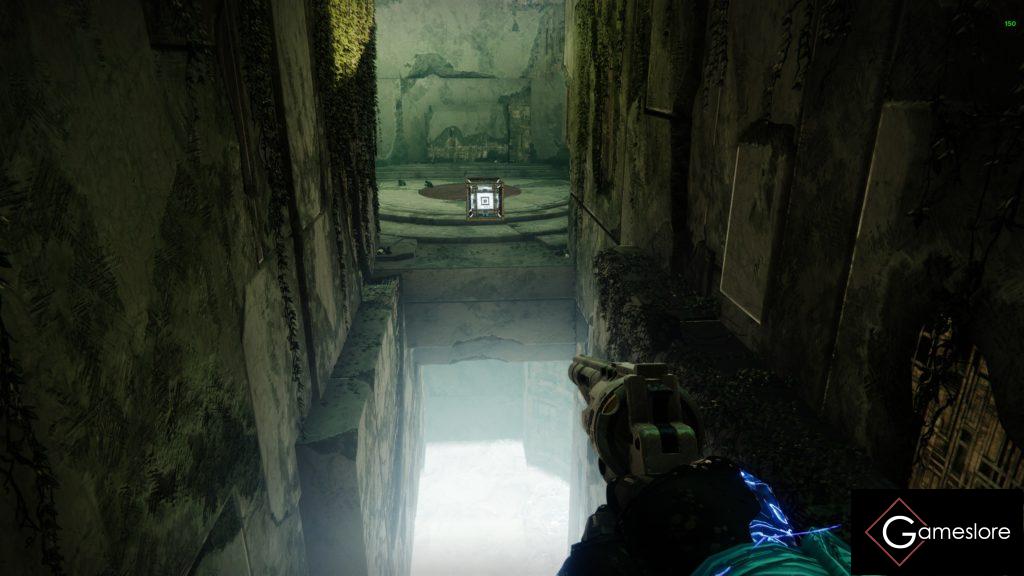The height and width of the screenshot is (576, 1024).
Task: Click the Gameslore watermark logo
Action: point(937,532)
